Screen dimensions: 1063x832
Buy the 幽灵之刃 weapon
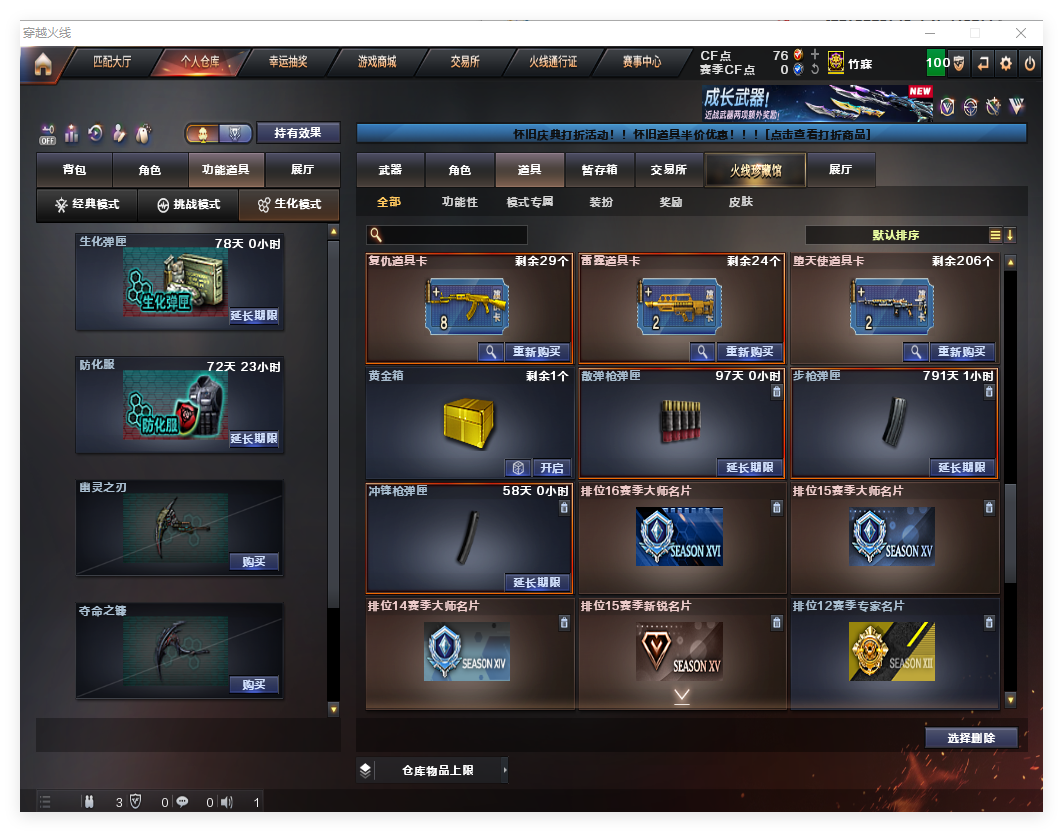tap(253, 562)
